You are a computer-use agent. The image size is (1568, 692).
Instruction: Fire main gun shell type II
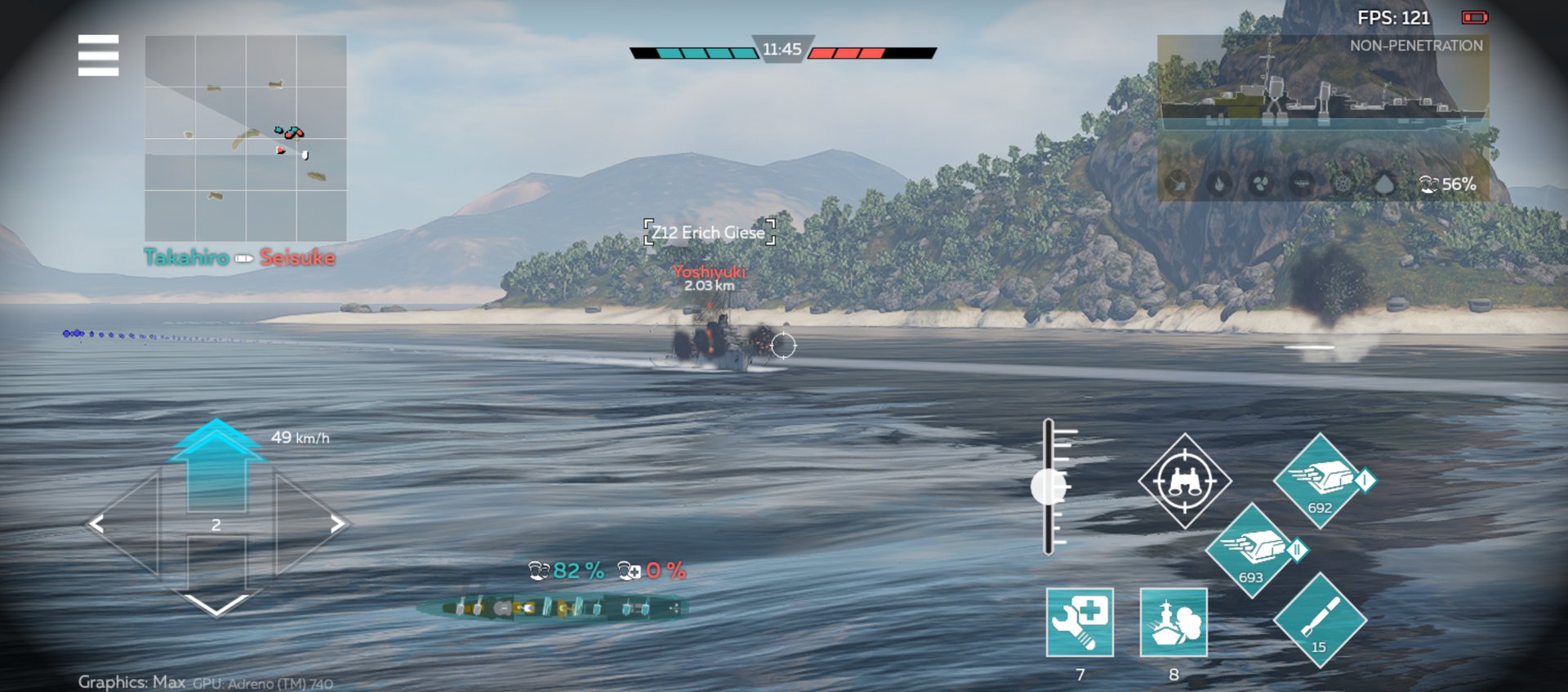click(x=1251, y=551)
